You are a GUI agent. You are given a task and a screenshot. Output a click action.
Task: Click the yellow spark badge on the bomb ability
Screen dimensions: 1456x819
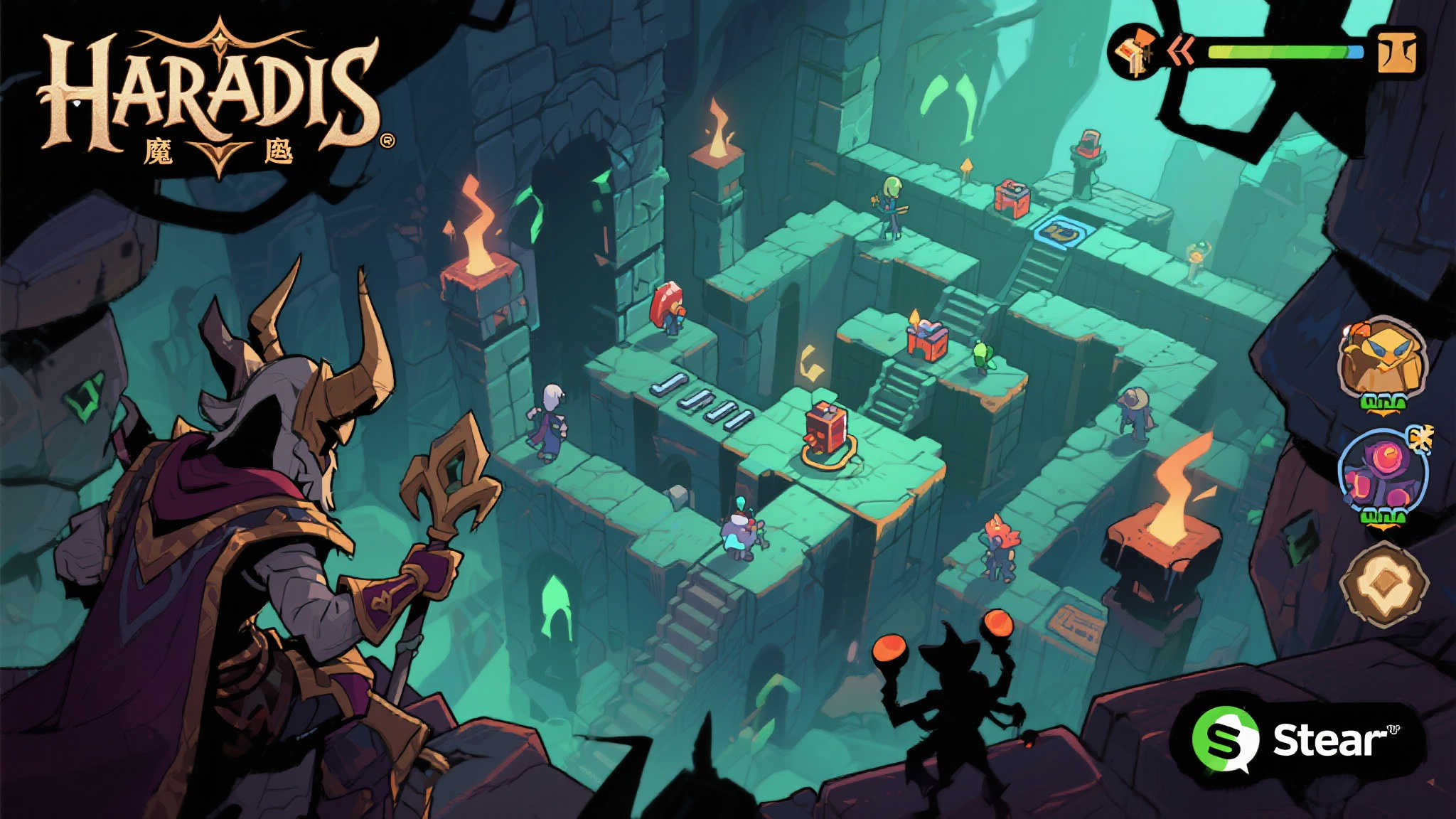pos(1422,439)
